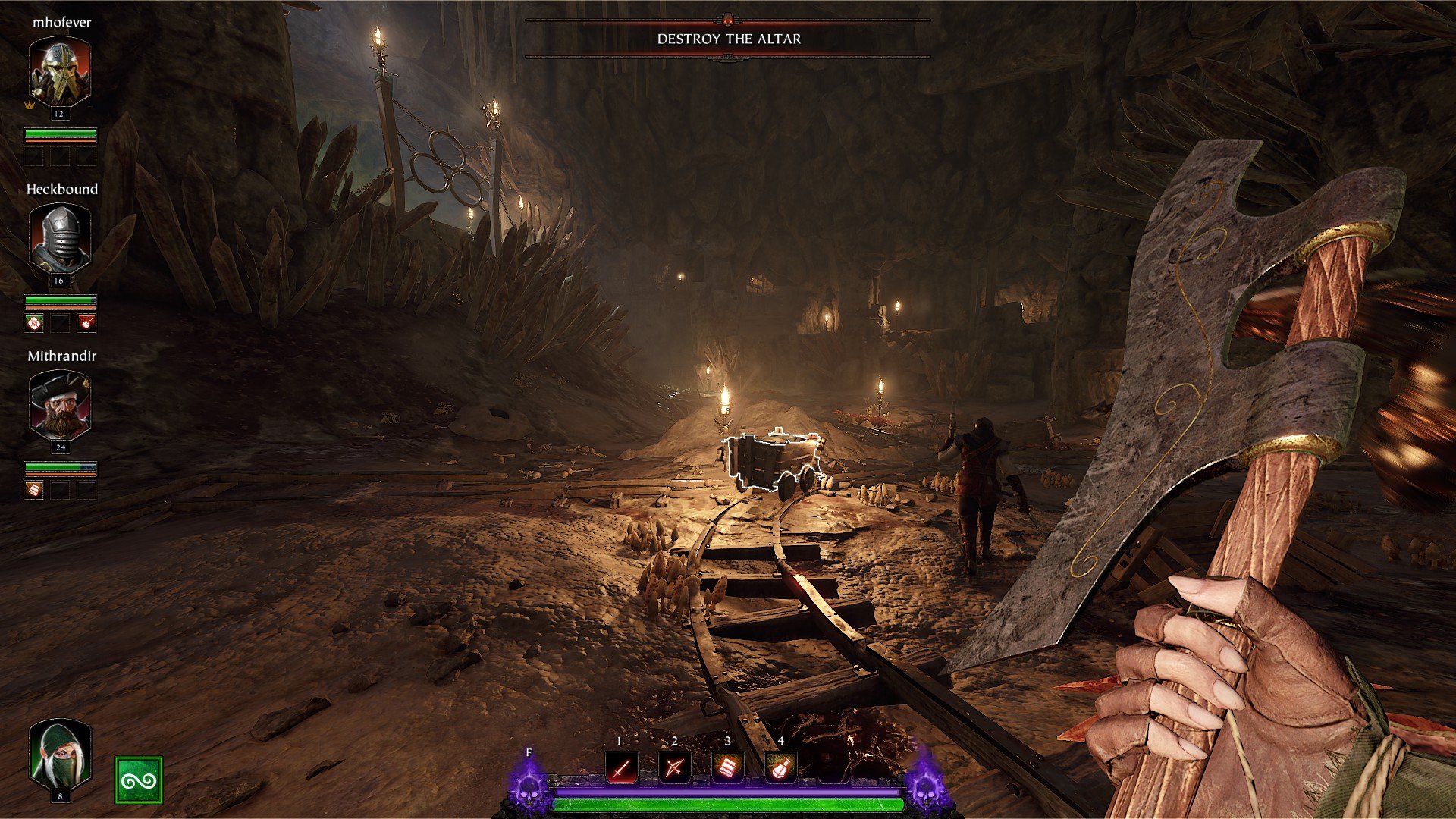Select the potion item slot
The image size is (1456, 819).
pos(780,767)
